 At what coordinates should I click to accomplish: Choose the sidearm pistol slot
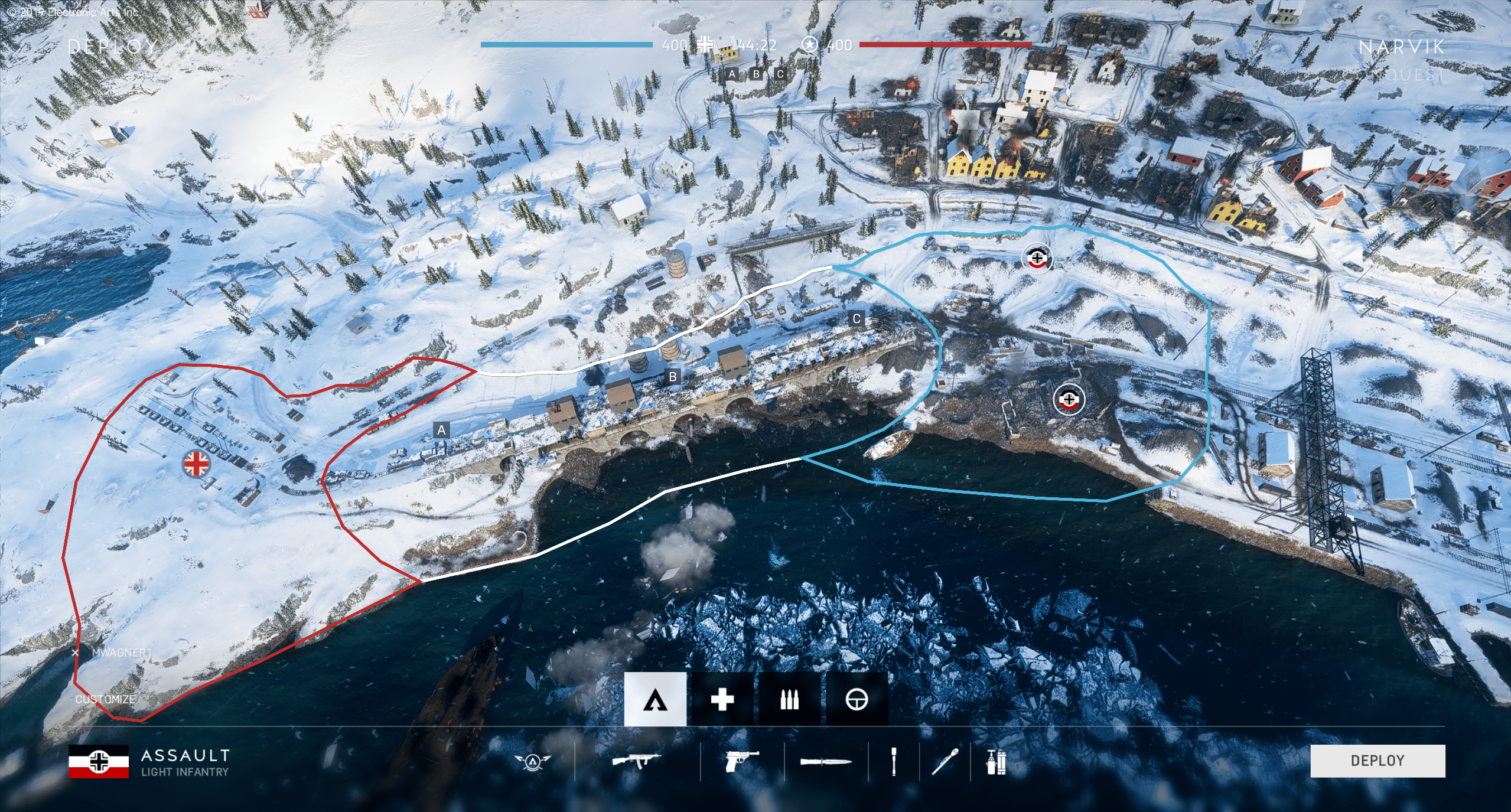741,761
